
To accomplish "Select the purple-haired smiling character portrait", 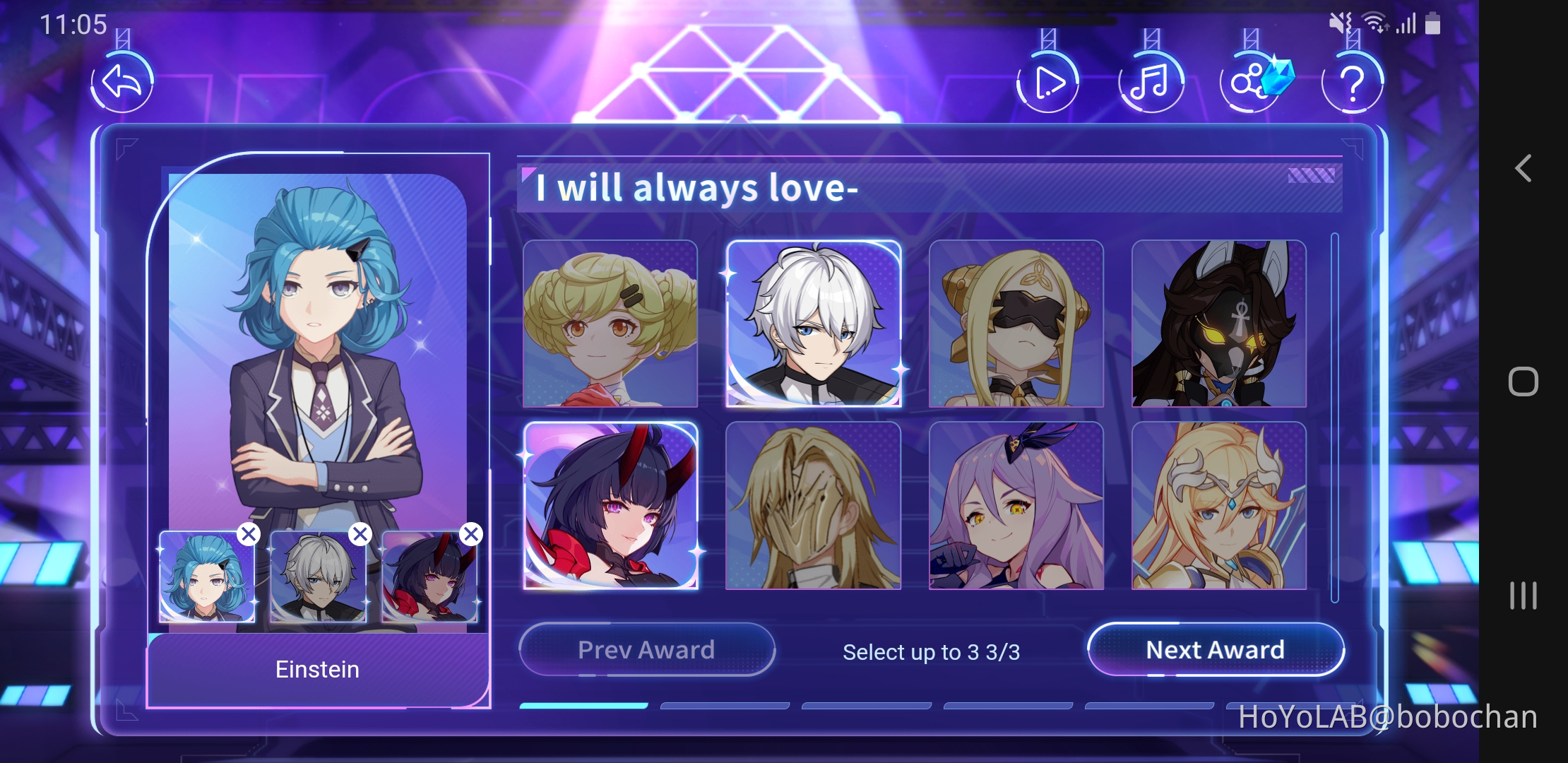I will click(1016, 504).
